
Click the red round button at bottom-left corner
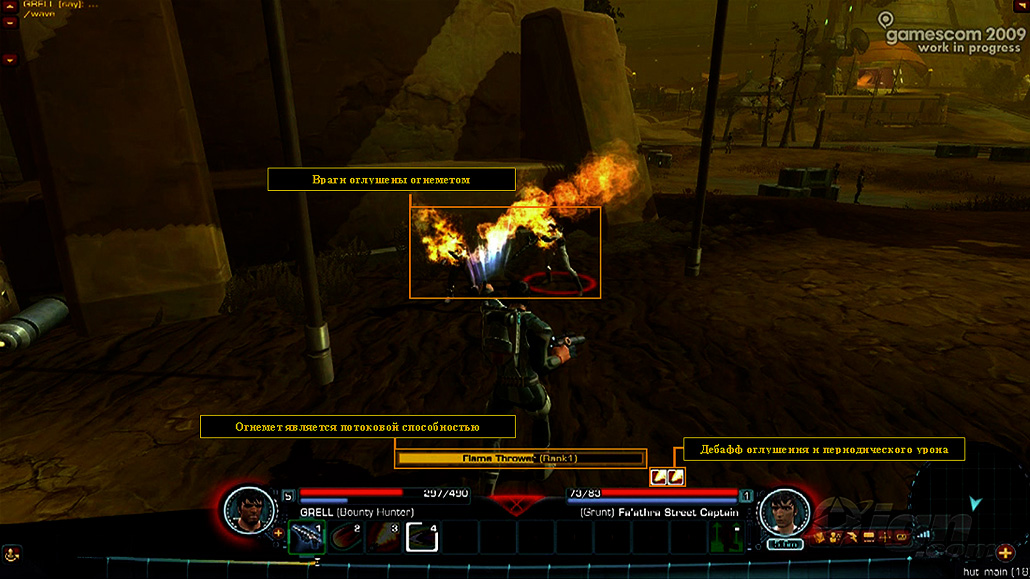point(11,553)
